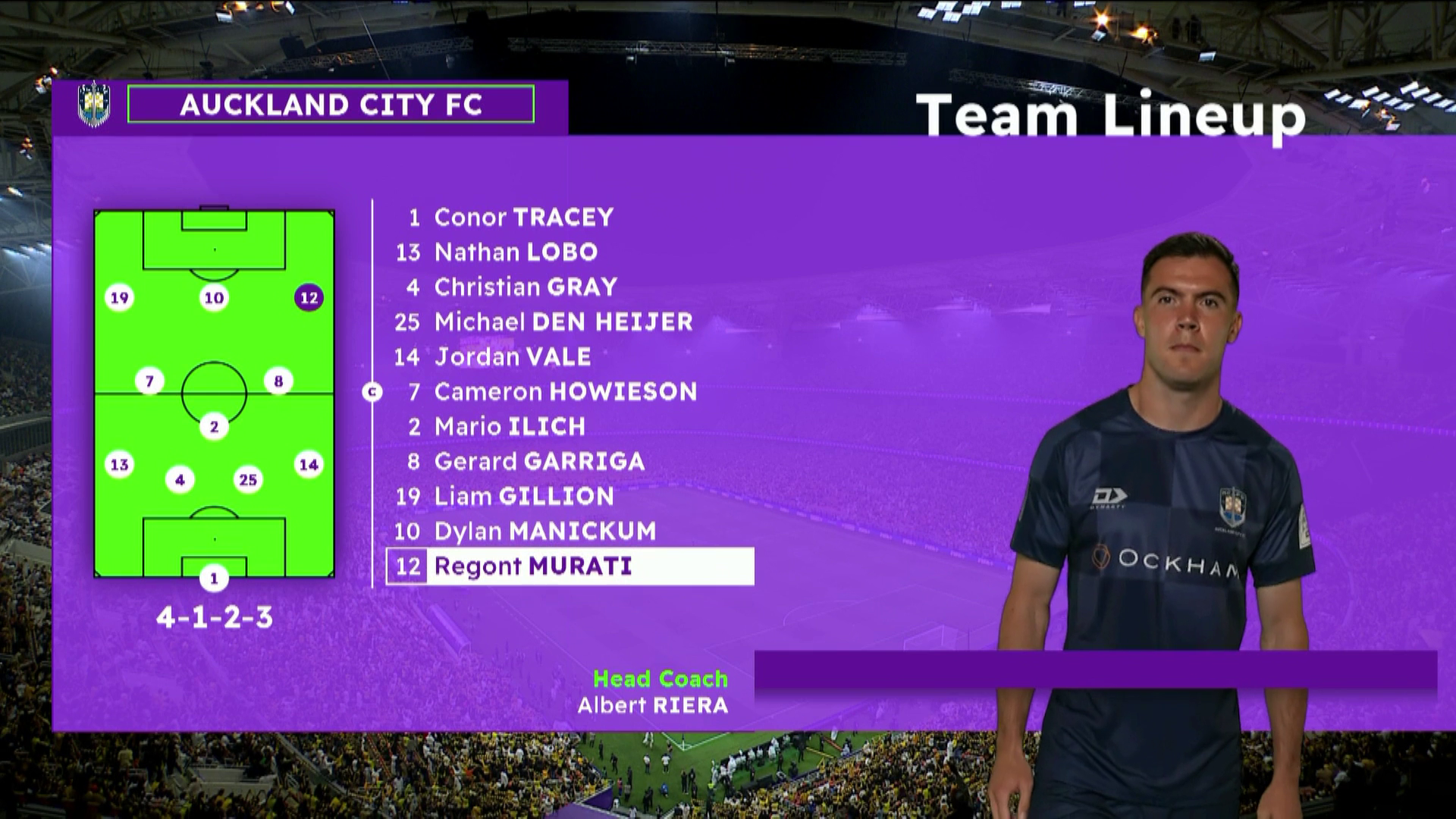The image size is (1456, 819).
Task: Select the number 25 marker on the pitch diagram
Action: point(248,479)
